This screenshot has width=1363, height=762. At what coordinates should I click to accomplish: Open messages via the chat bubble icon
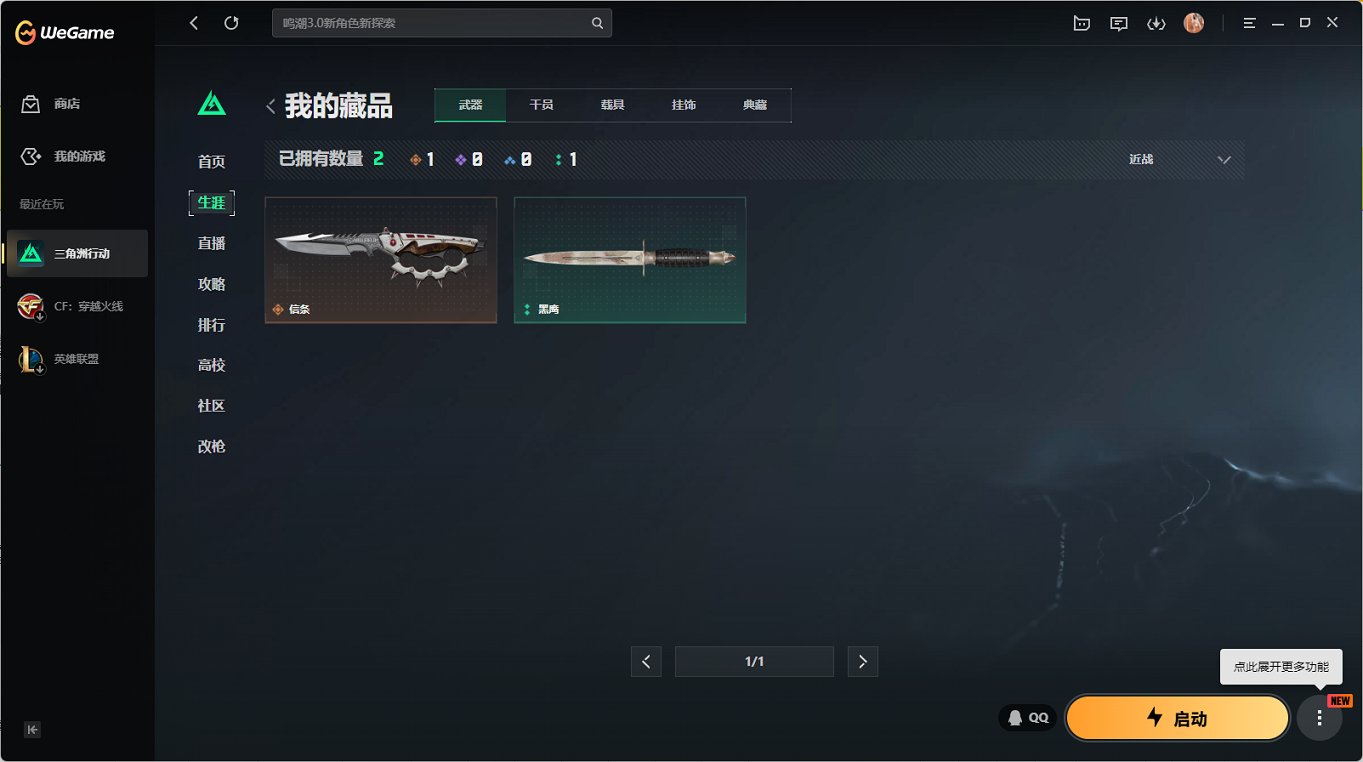1118,22
